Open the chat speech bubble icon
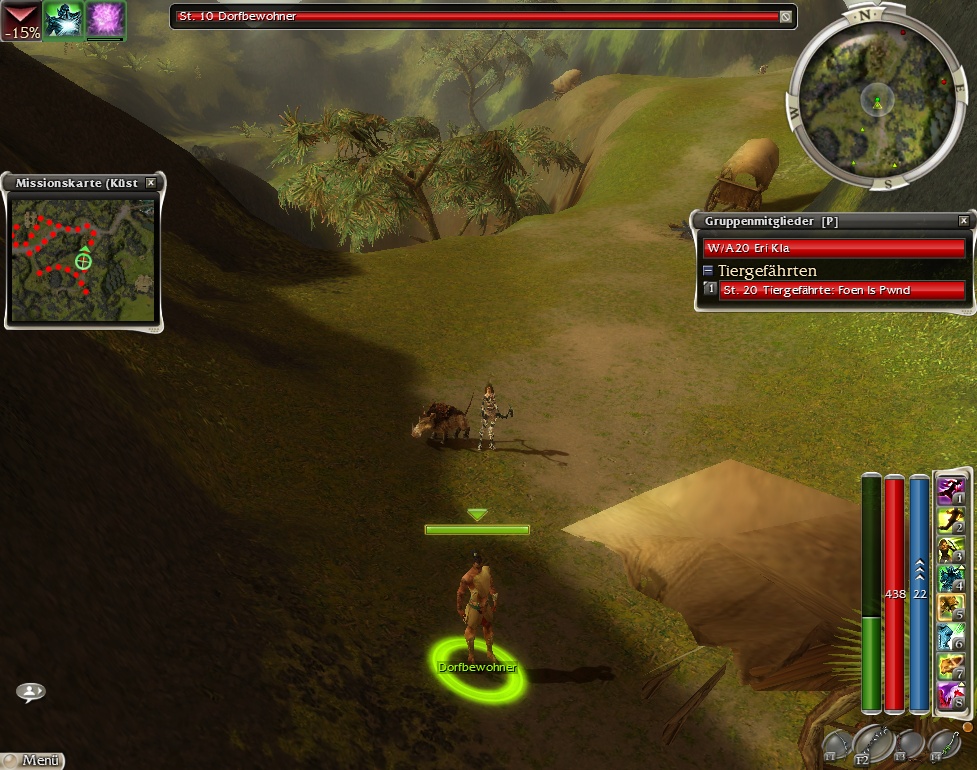This screenshot has height=770, width=977. 30,691
